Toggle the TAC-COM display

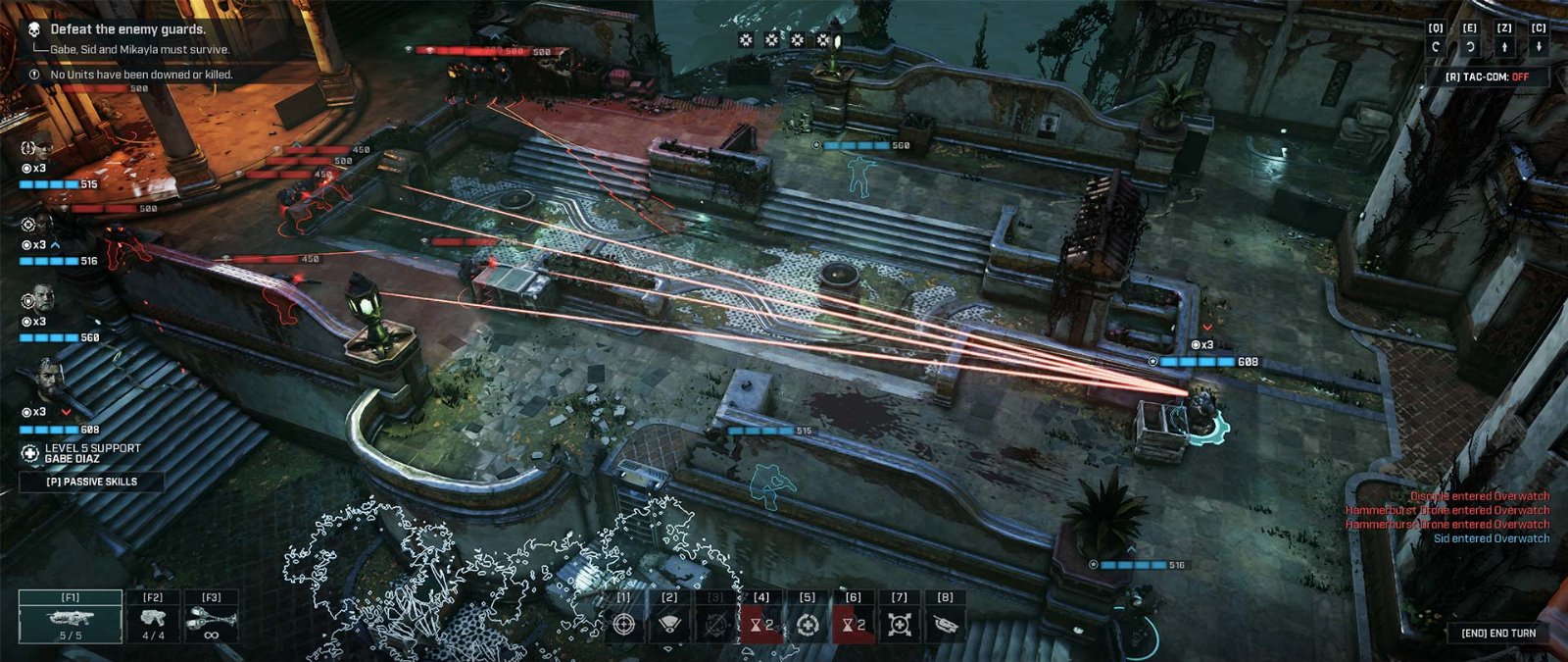coord(1486,76)
